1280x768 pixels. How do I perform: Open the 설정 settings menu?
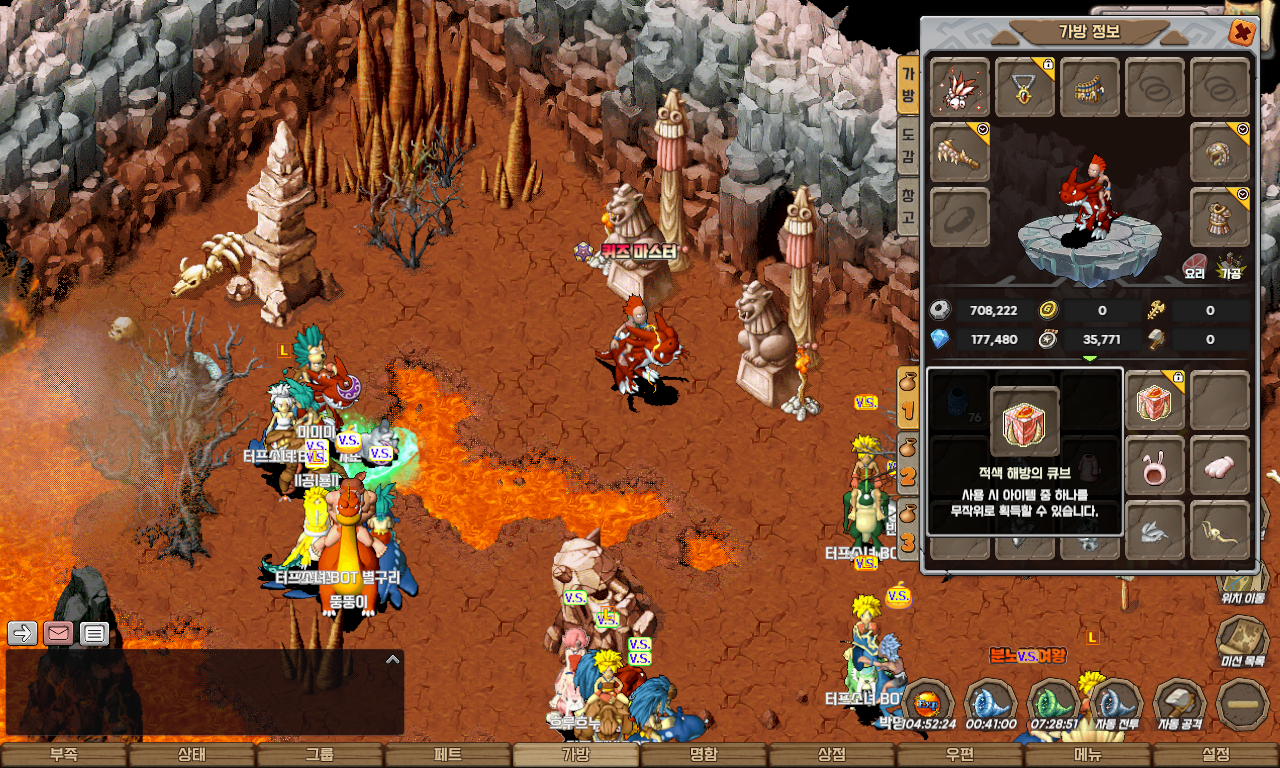(x=1216, y=755)
